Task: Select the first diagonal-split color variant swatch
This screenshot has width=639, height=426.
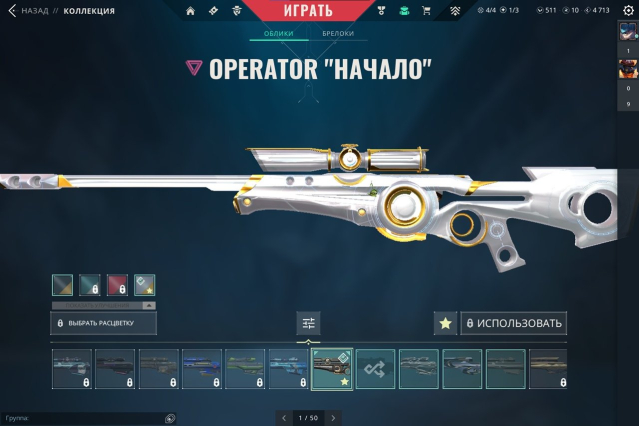Action: 62,285
